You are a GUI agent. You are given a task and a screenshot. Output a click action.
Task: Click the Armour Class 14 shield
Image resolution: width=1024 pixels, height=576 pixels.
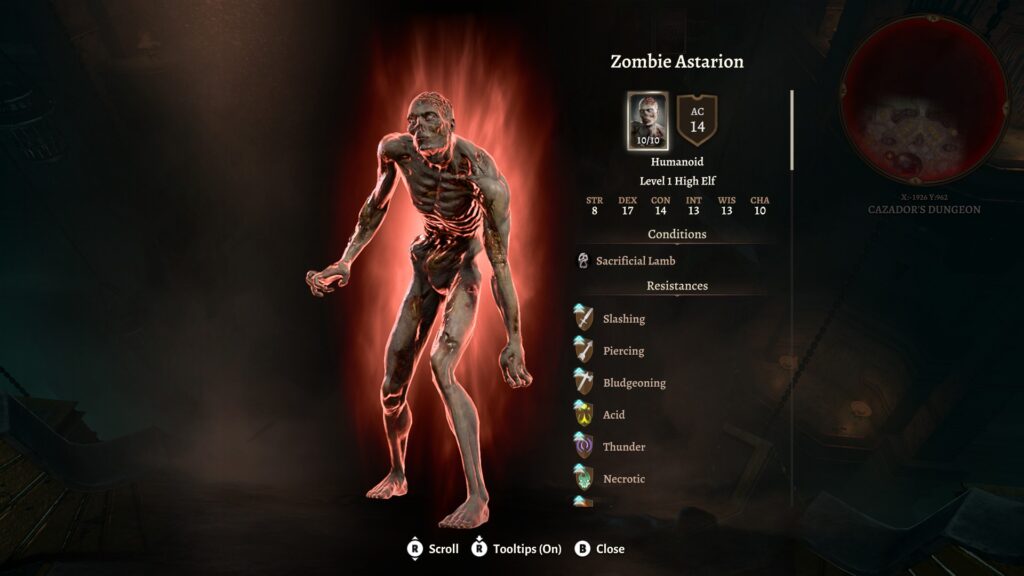[697, 120]
